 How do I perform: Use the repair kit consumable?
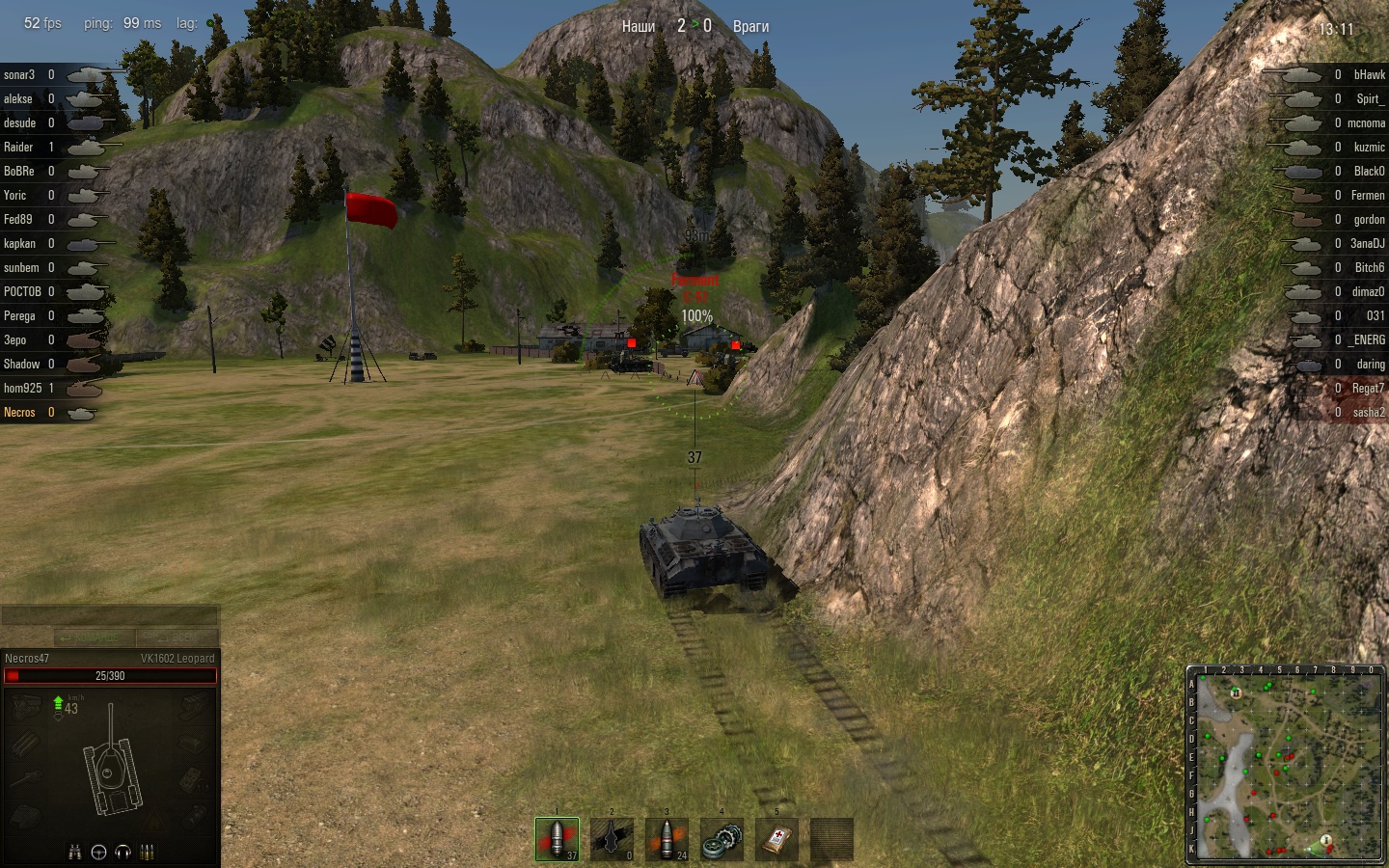tap(722, 839)
